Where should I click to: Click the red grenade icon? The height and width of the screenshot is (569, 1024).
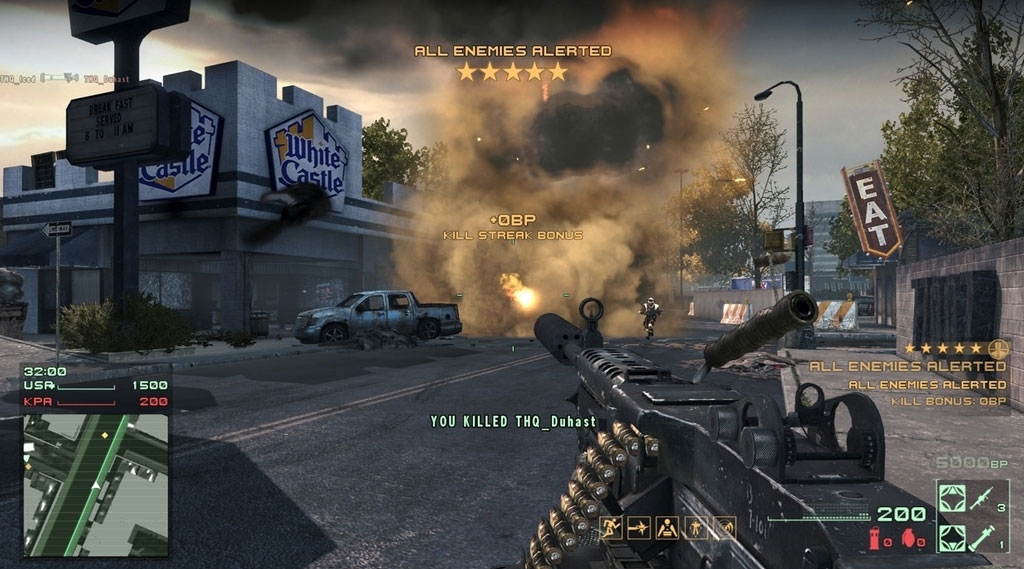tap(908, 540)
